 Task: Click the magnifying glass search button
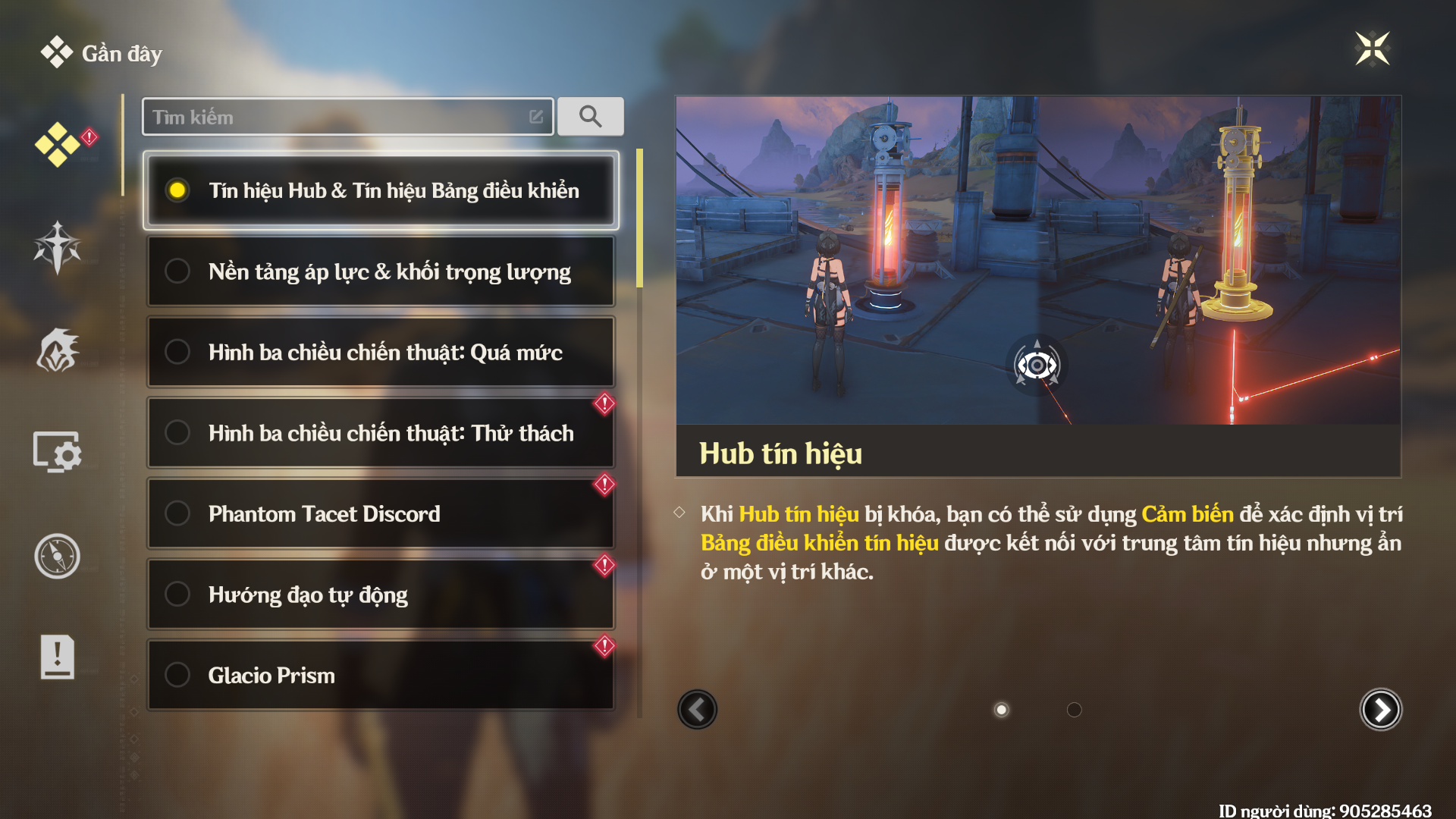590,117
